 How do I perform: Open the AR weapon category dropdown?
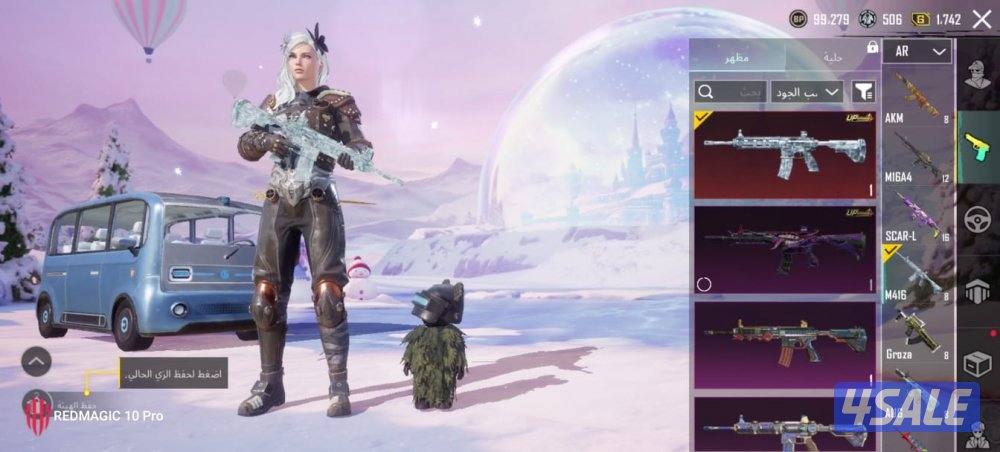pos(916,51)
